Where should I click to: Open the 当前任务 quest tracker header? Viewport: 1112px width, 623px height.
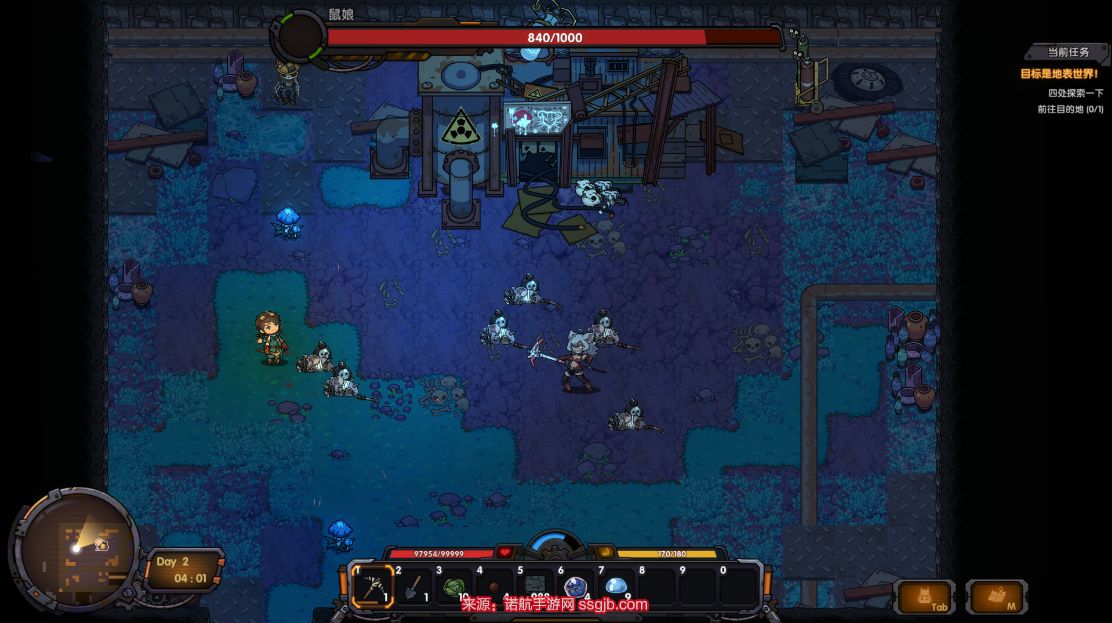coord(1068,52)
